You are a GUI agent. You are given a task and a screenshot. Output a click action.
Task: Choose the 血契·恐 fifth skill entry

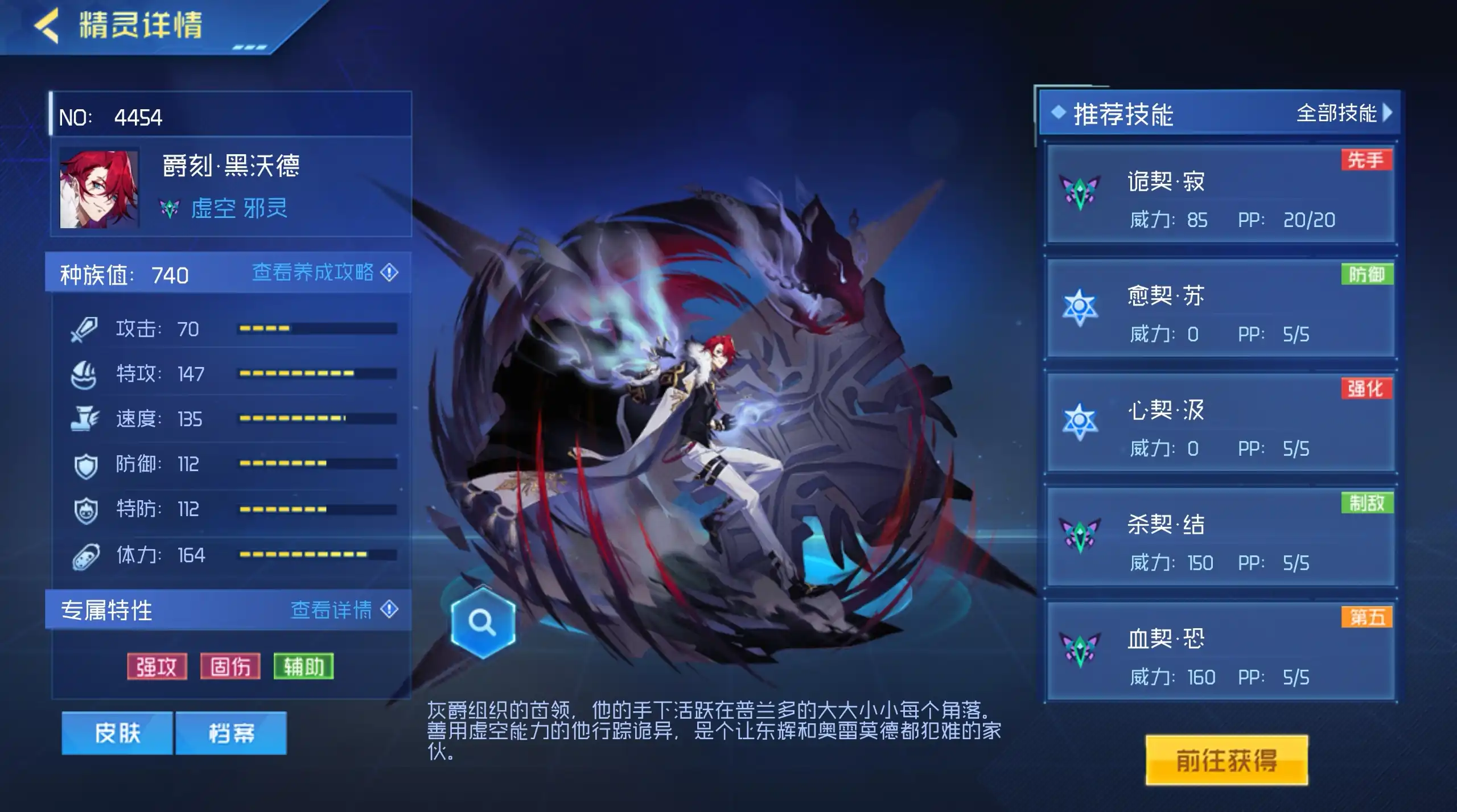click(x=1220, y=651)
